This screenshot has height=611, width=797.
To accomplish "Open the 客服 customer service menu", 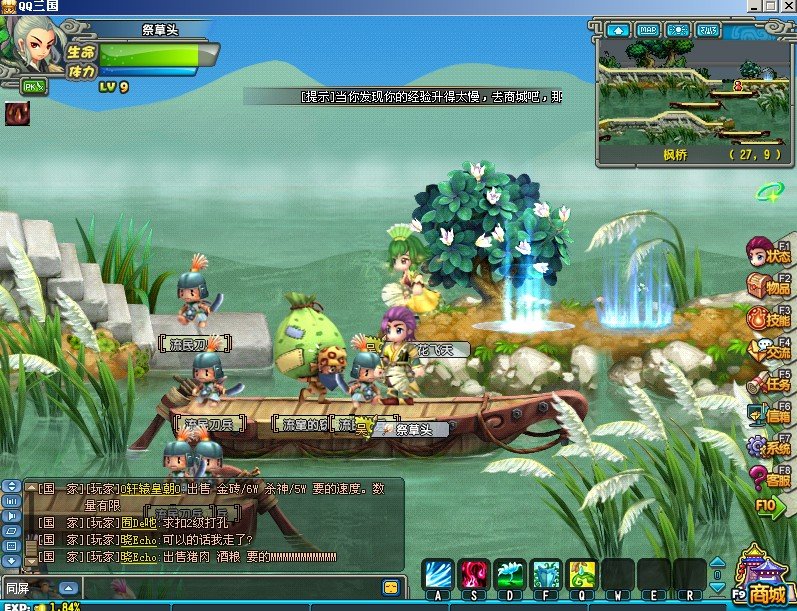I will [771, 478].
